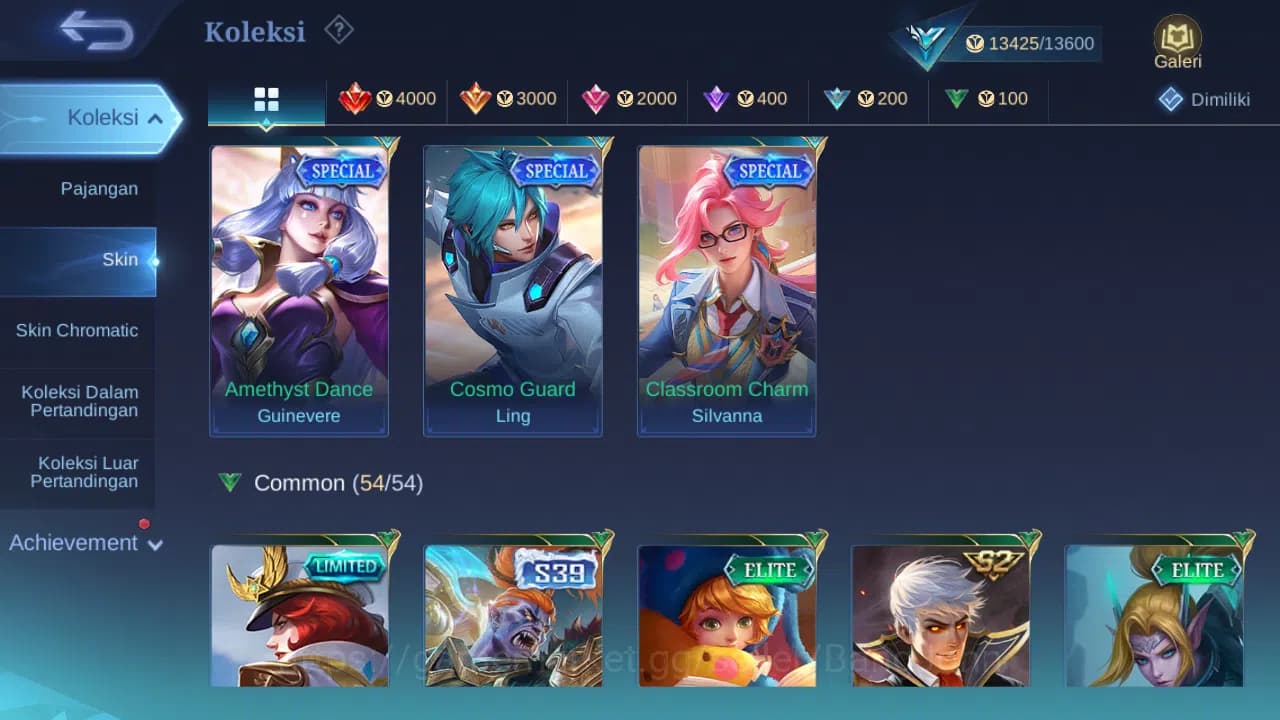Select the grid icon to show all rarities

[265, 99]
